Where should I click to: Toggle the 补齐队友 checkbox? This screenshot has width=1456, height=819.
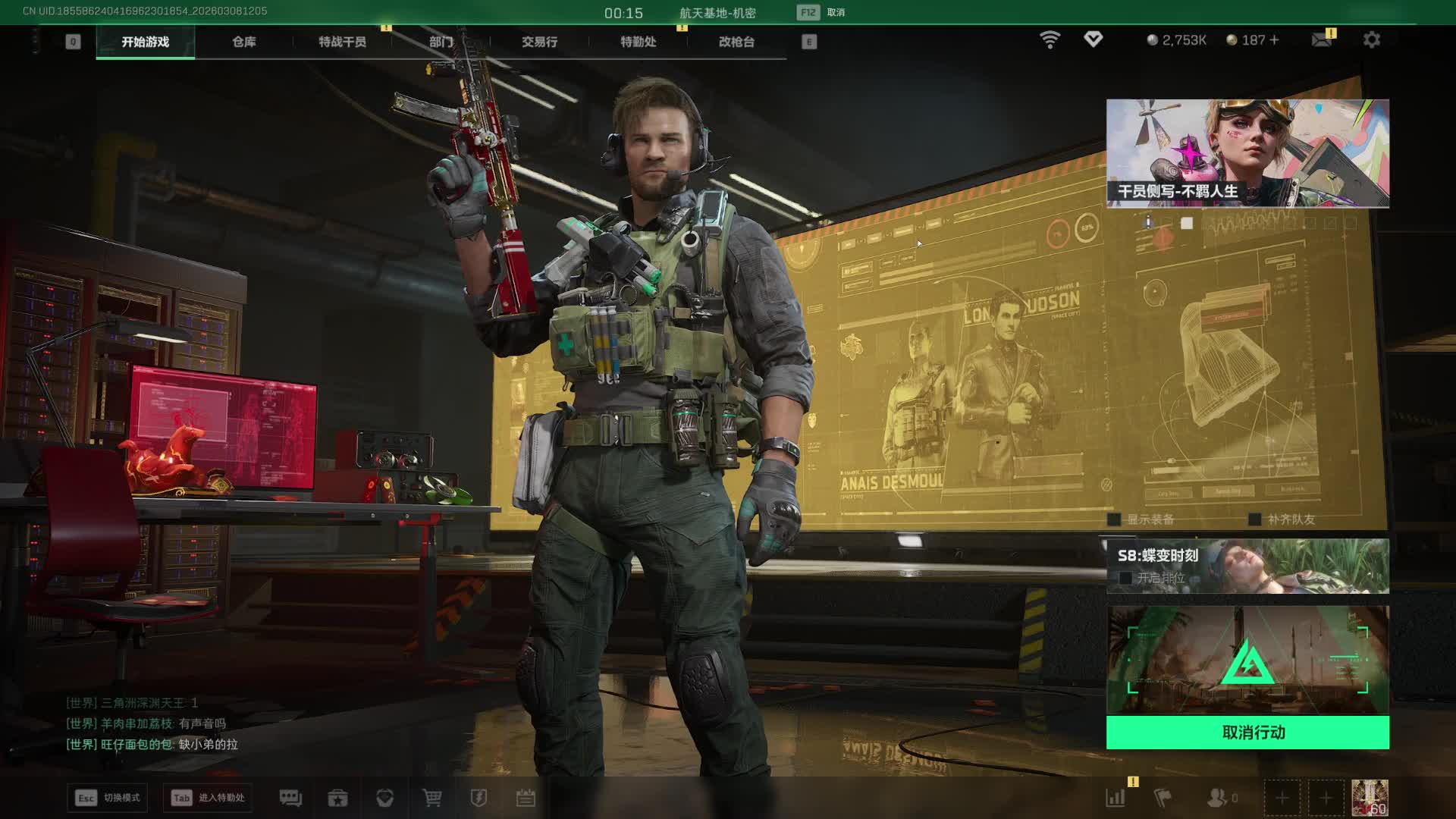(x=1255, y=519)
